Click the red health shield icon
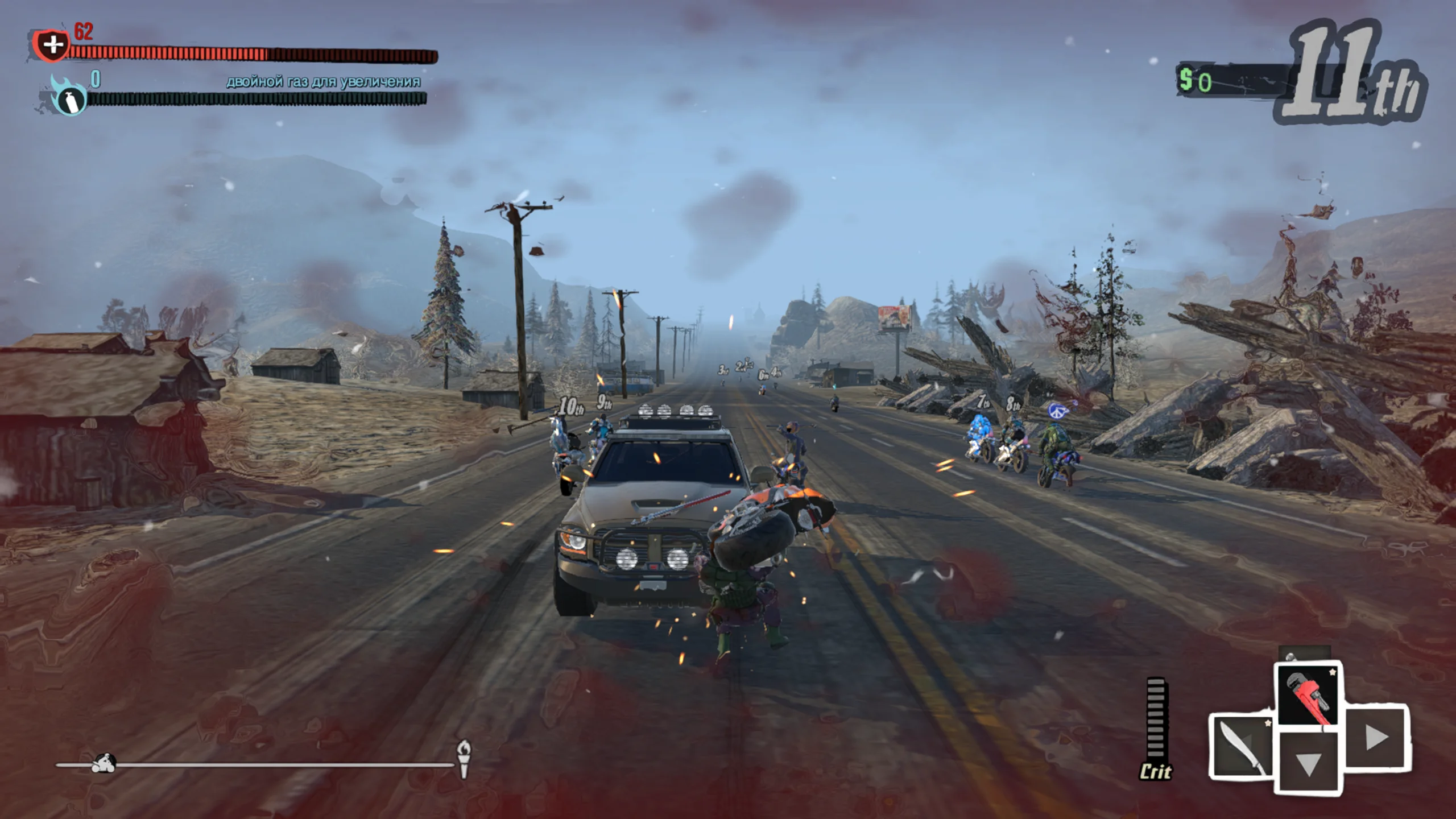 [52, 44]
